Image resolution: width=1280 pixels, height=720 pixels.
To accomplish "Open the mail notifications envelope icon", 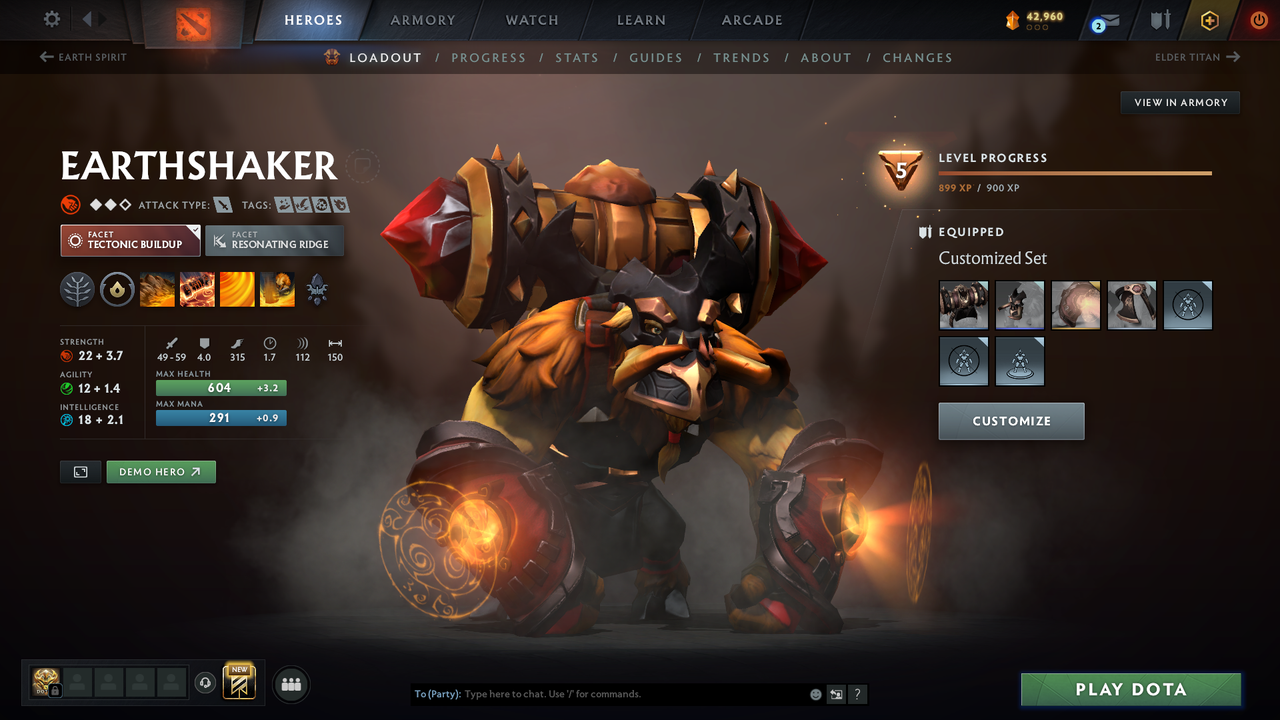I will 1110,20.
